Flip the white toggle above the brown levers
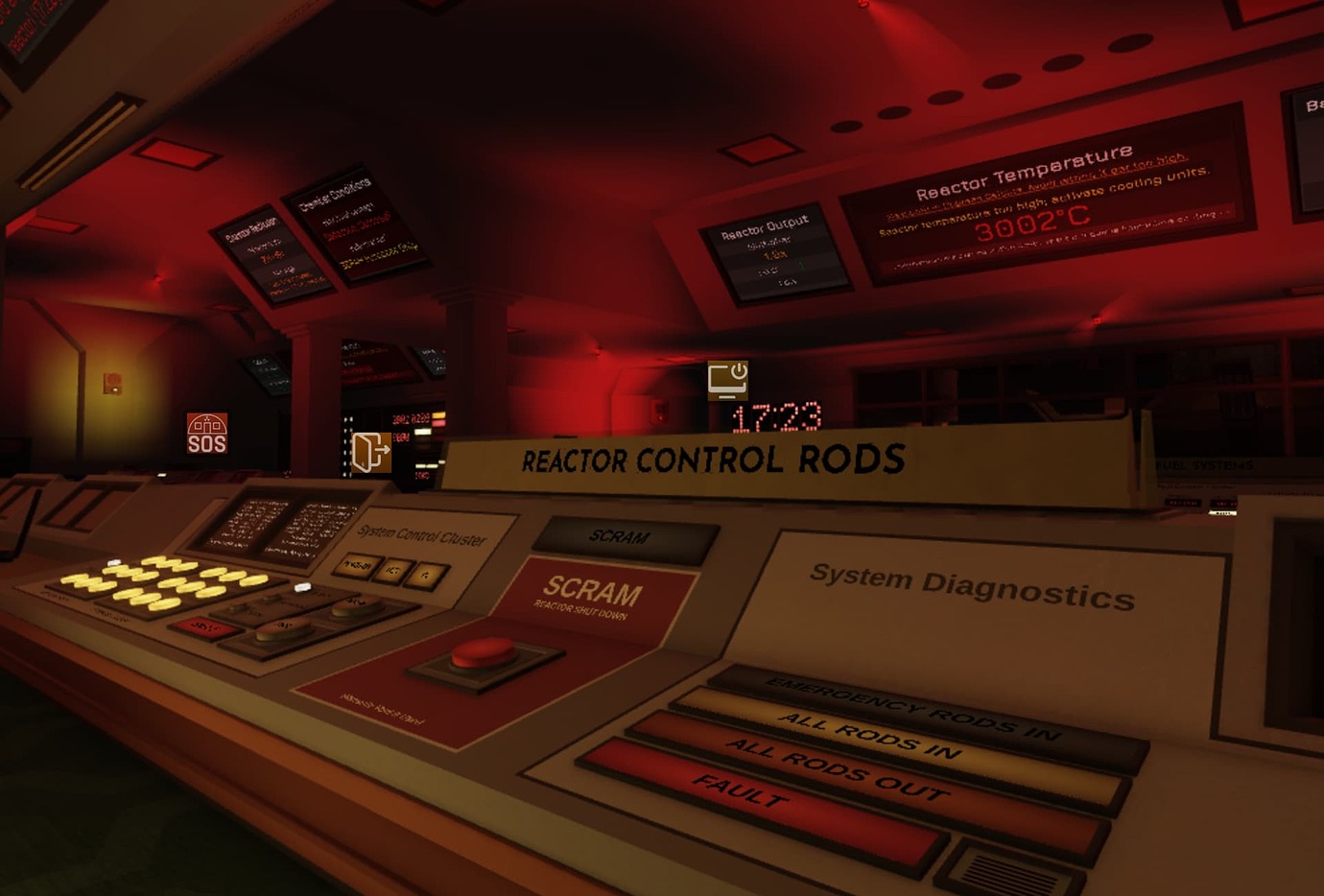 point(303,587)
